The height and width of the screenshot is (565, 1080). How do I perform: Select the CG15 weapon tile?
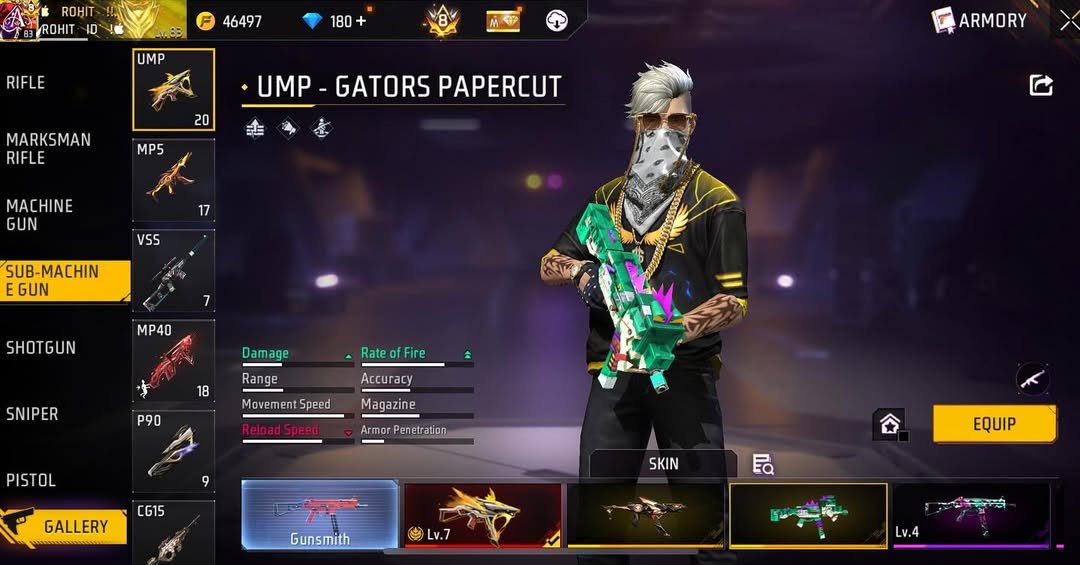(x=173, y=532)
